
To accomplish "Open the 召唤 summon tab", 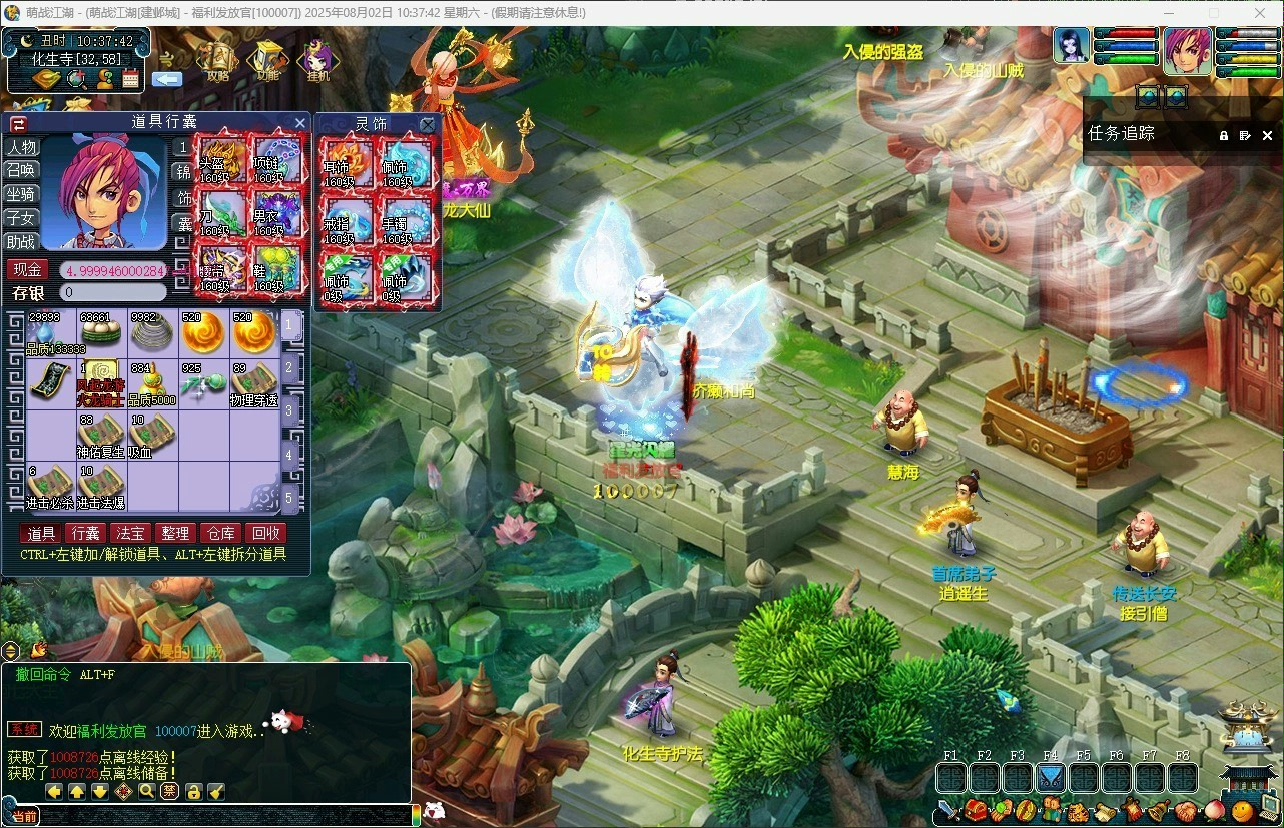I will (x=20, y=170).
